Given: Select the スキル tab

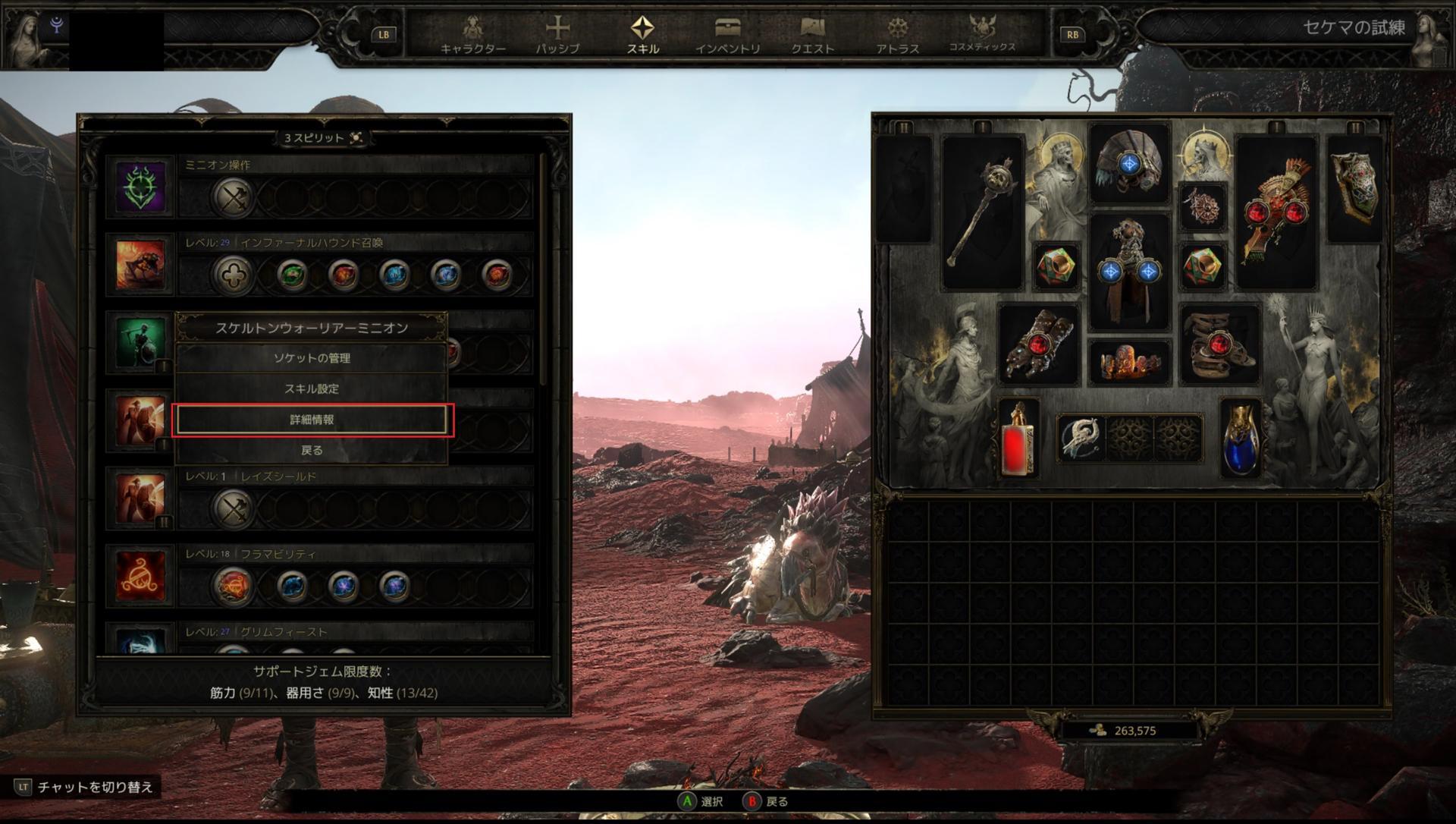Looking at the screenshot, I should coord(642,36).
